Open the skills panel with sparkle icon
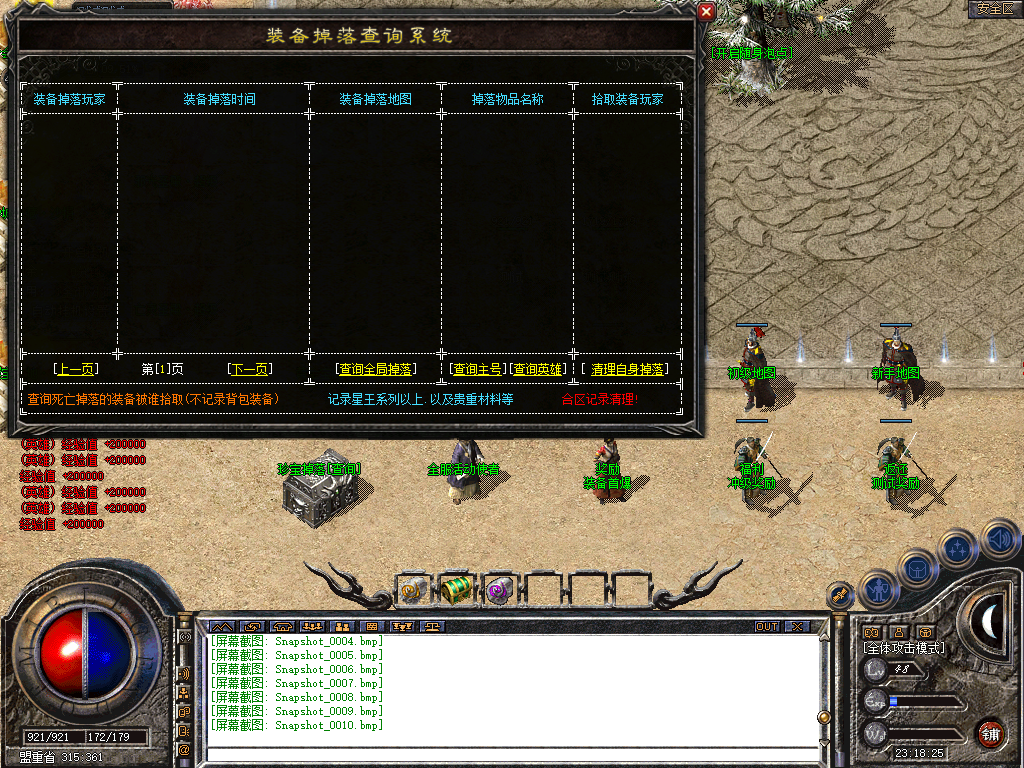1024x768 pixels. (x=958, y=548)
